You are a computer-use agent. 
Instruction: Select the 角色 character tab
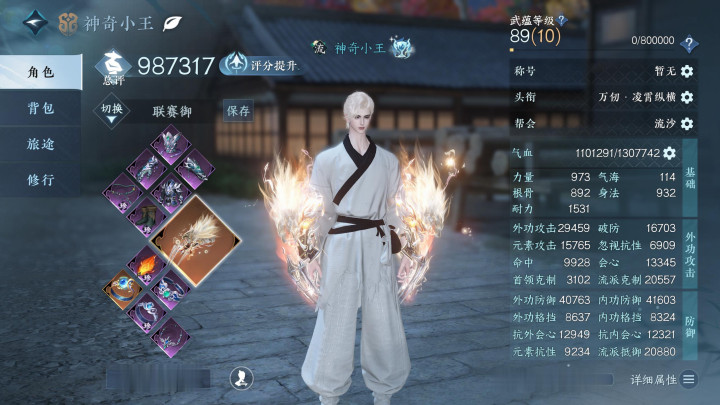(x=41, y=72)
